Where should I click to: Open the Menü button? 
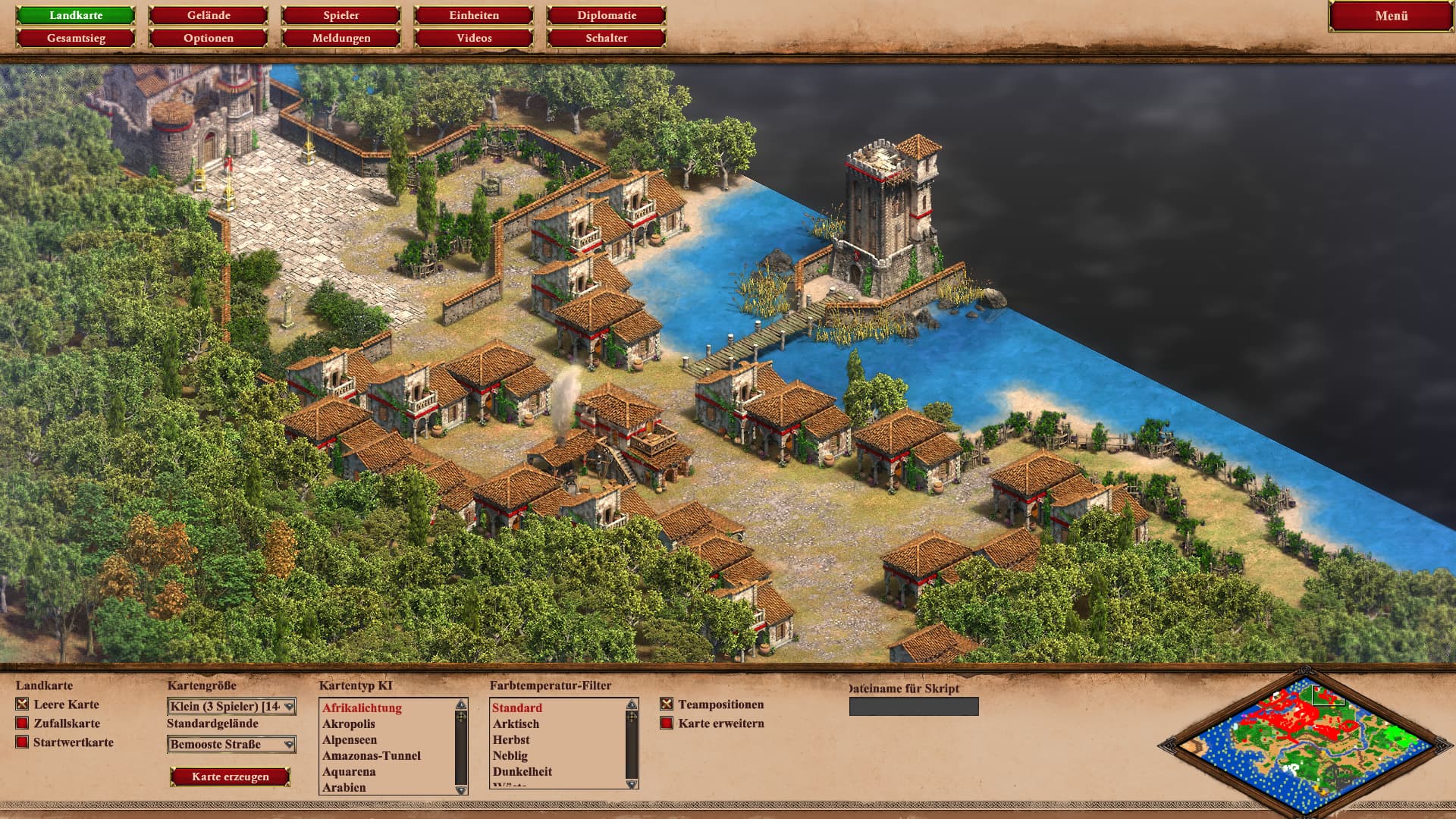tap(1391, 16)
